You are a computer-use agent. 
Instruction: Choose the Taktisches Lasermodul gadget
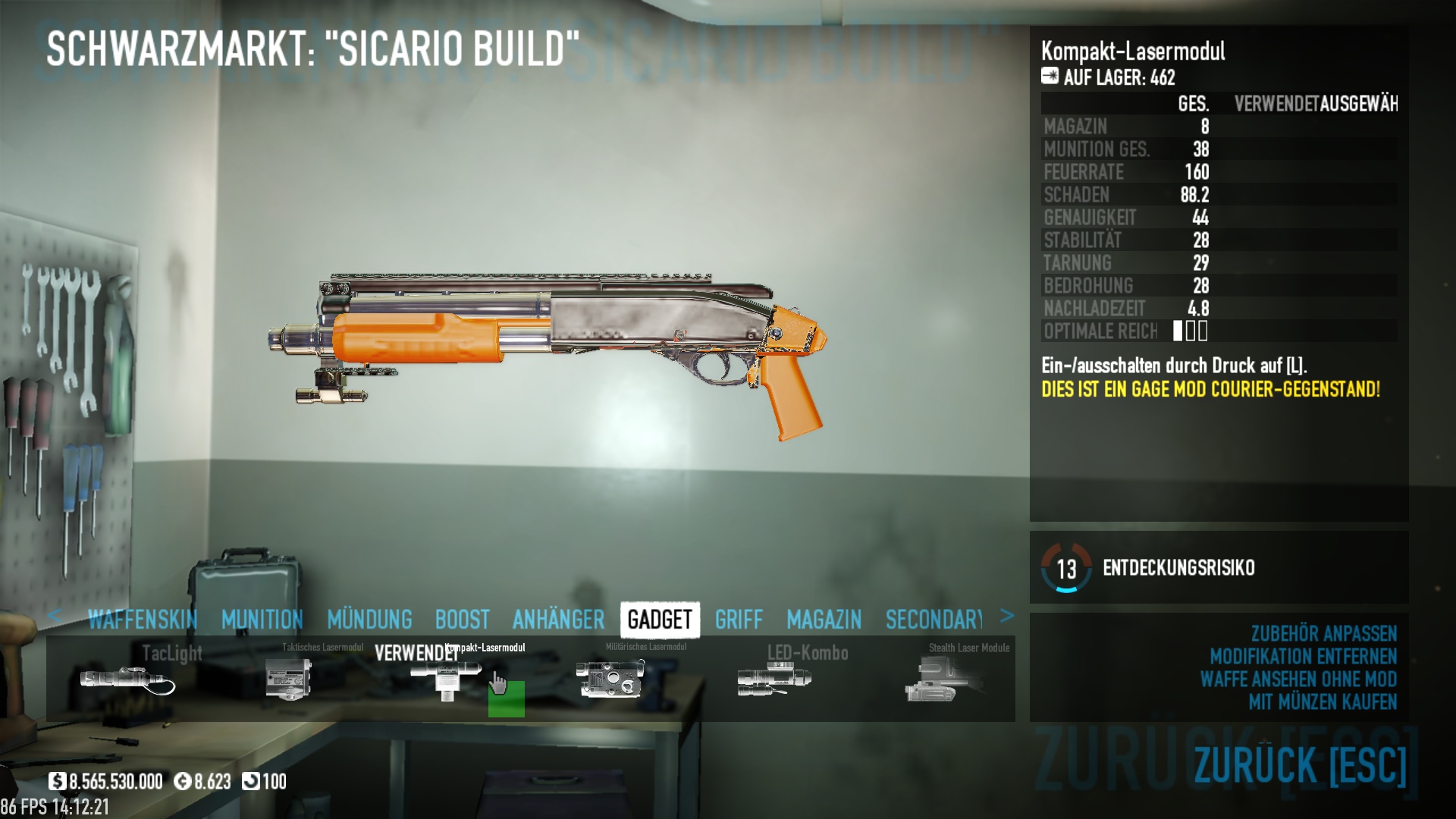[289, 679]
